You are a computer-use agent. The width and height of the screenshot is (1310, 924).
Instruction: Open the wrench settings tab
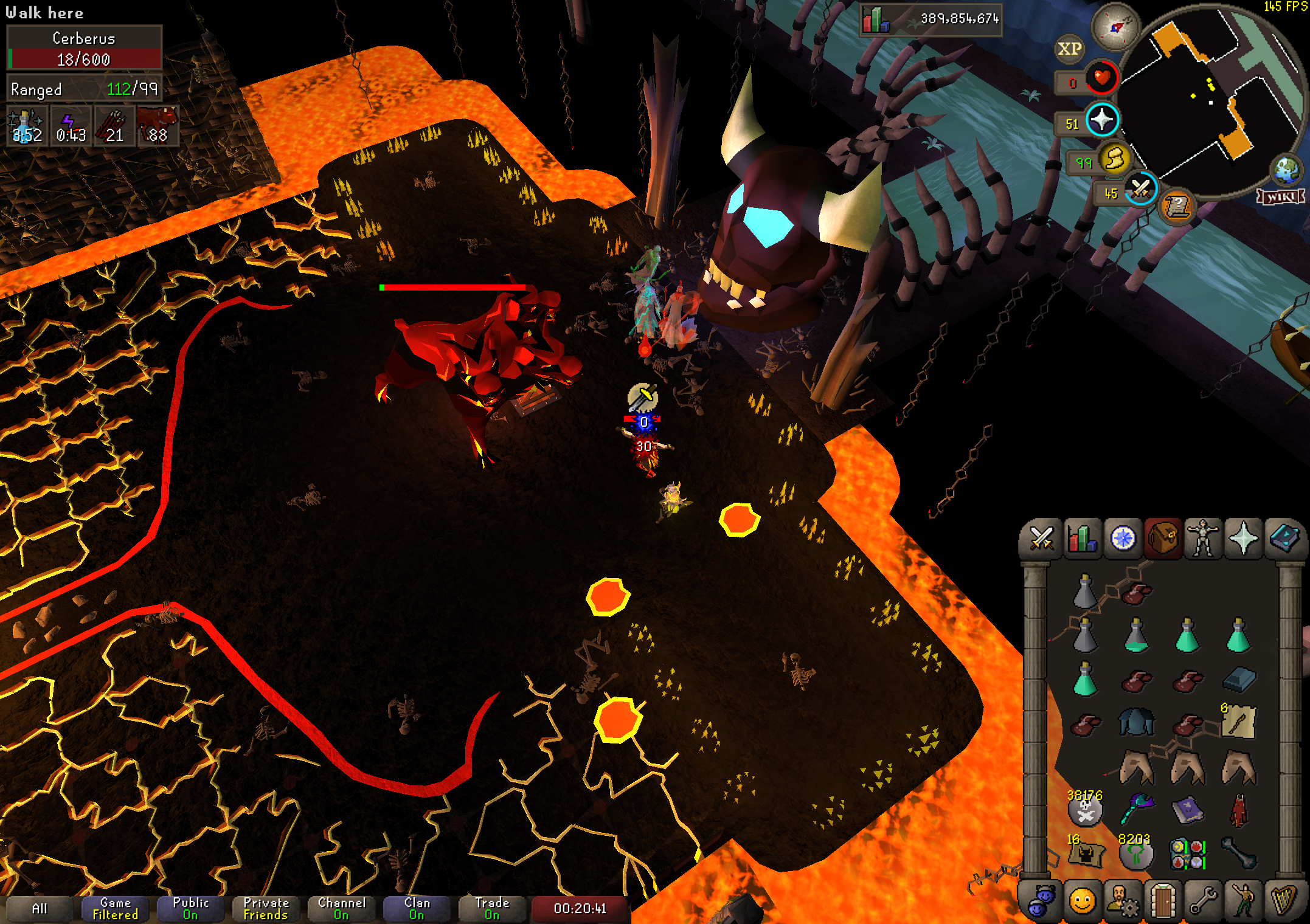click(1202, 902)
